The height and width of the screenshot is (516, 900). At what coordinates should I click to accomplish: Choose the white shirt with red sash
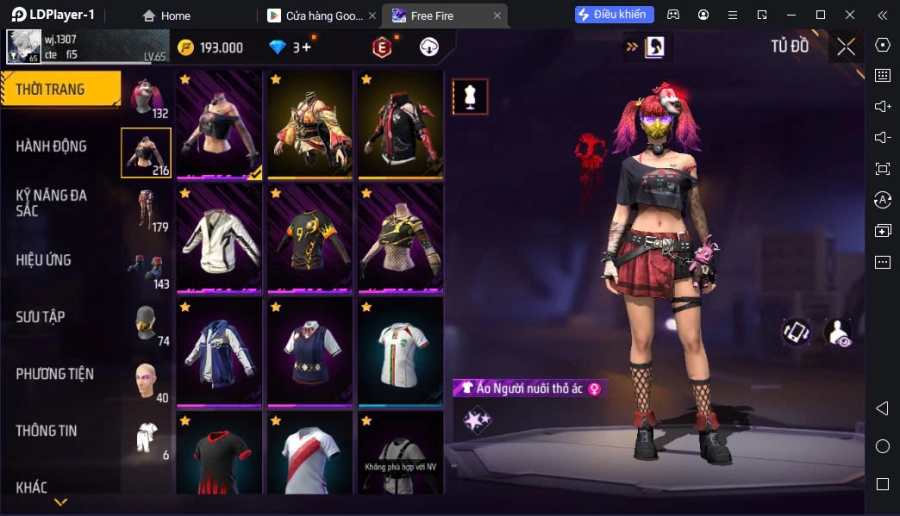[309, 453]
